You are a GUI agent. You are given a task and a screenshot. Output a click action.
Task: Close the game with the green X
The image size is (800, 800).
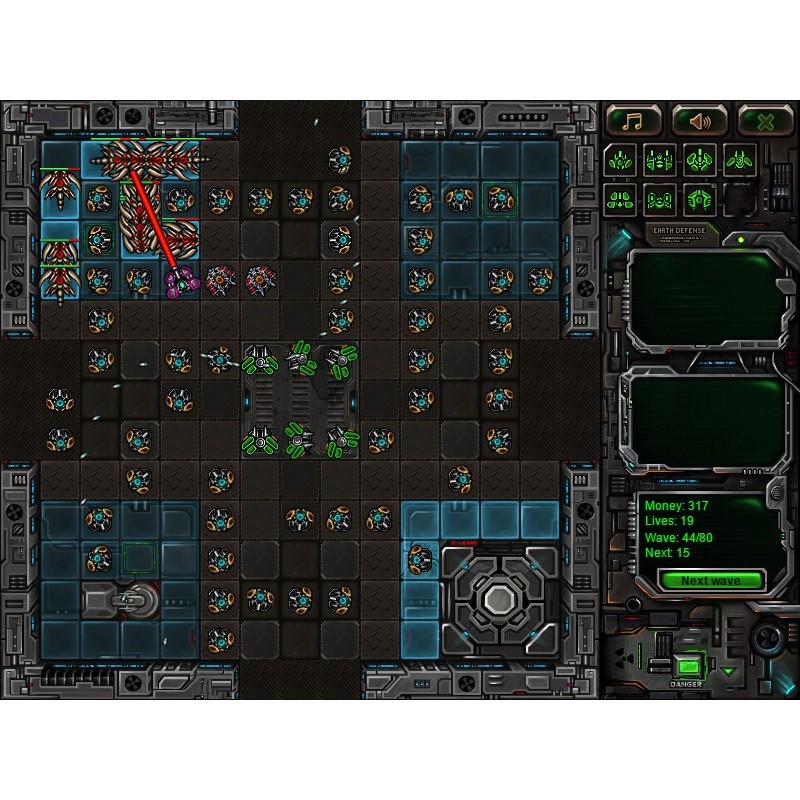pyautogui.click(x=765, y=121)
